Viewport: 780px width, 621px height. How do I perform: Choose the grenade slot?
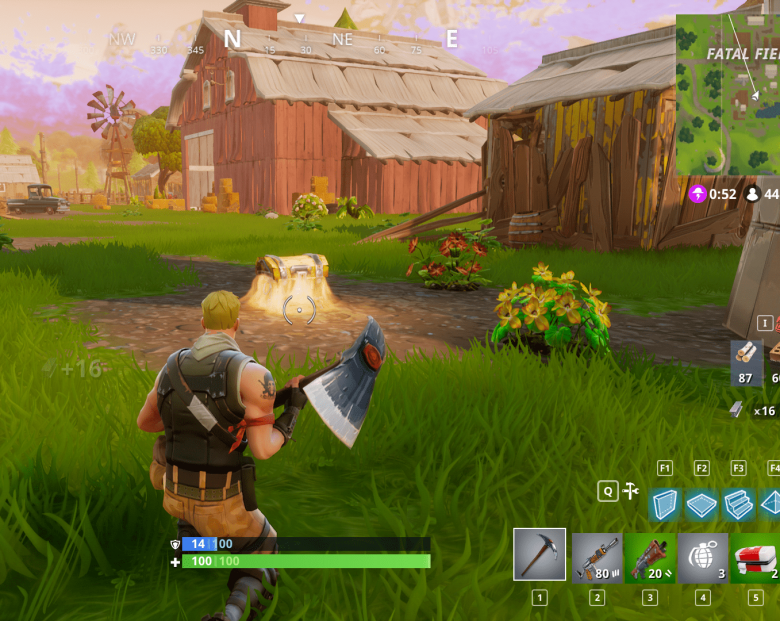click(x=703, y=557)
